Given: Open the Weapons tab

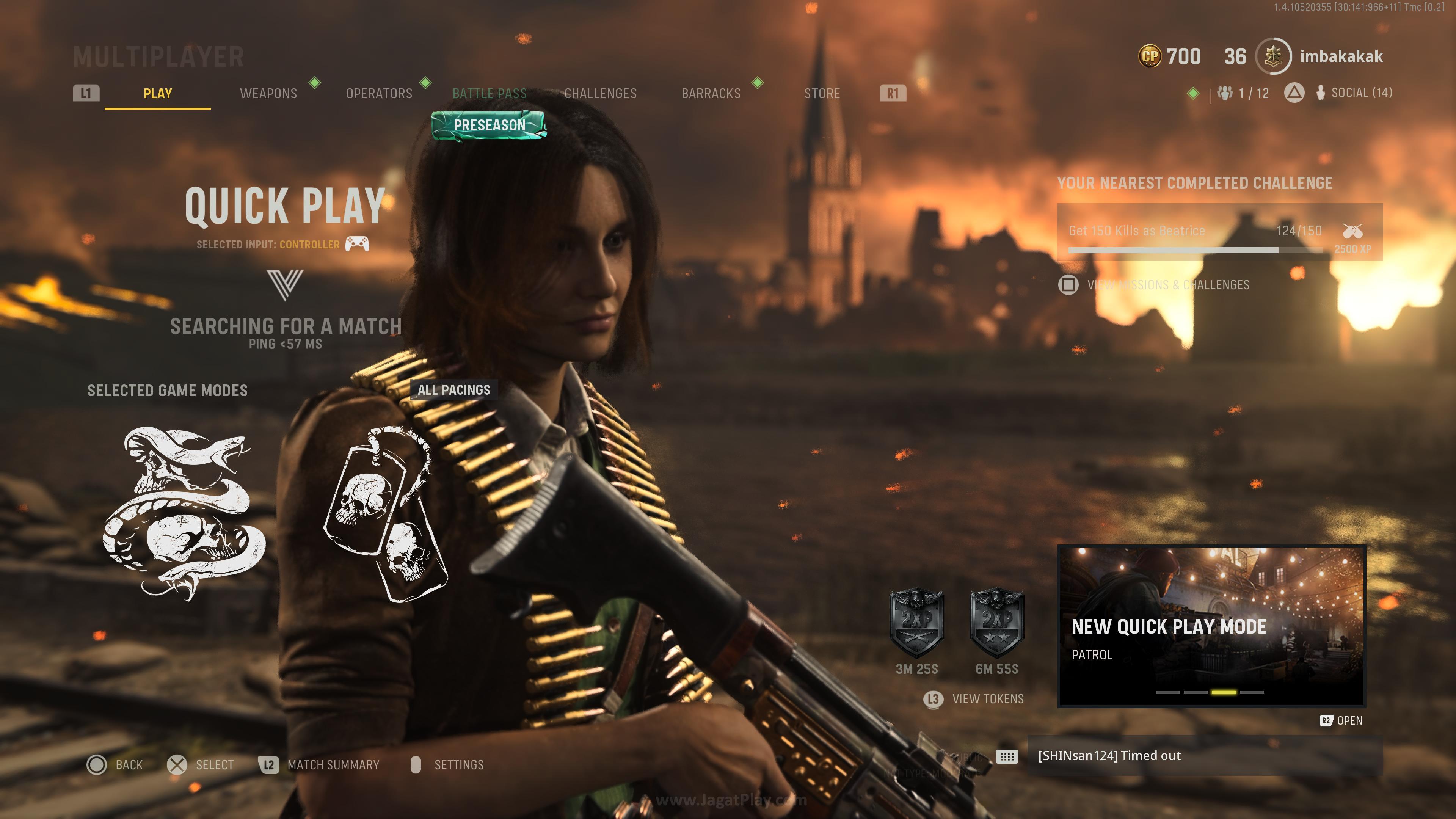Looking at the screenshot, I should (268, 93).
